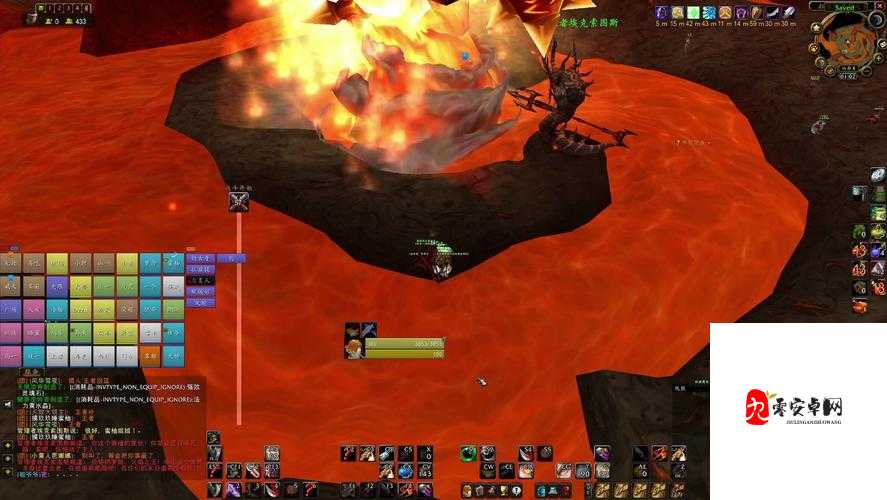Select the orange cell in the raid grid
887x500 pixels.
[149, 354]
